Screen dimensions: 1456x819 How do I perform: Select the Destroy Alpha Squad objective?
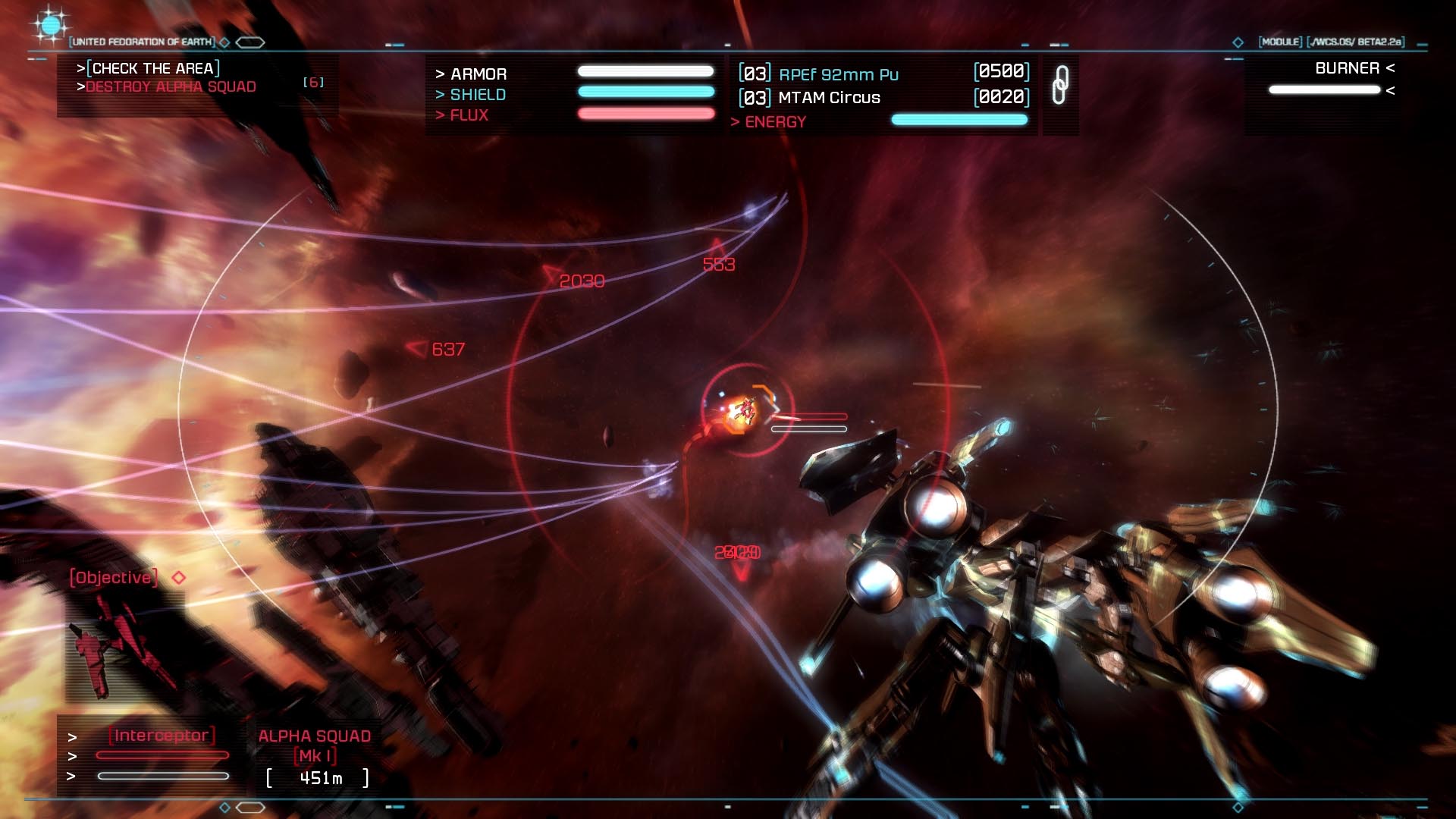(170, 87)
